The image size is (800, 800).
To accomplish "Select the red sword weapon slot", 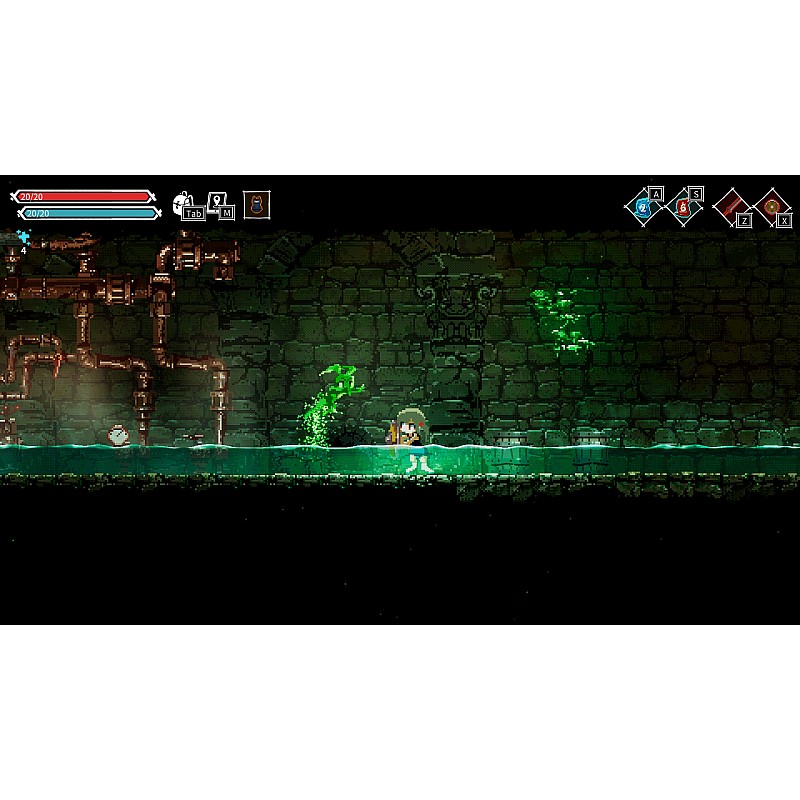I will click(731, 207).
